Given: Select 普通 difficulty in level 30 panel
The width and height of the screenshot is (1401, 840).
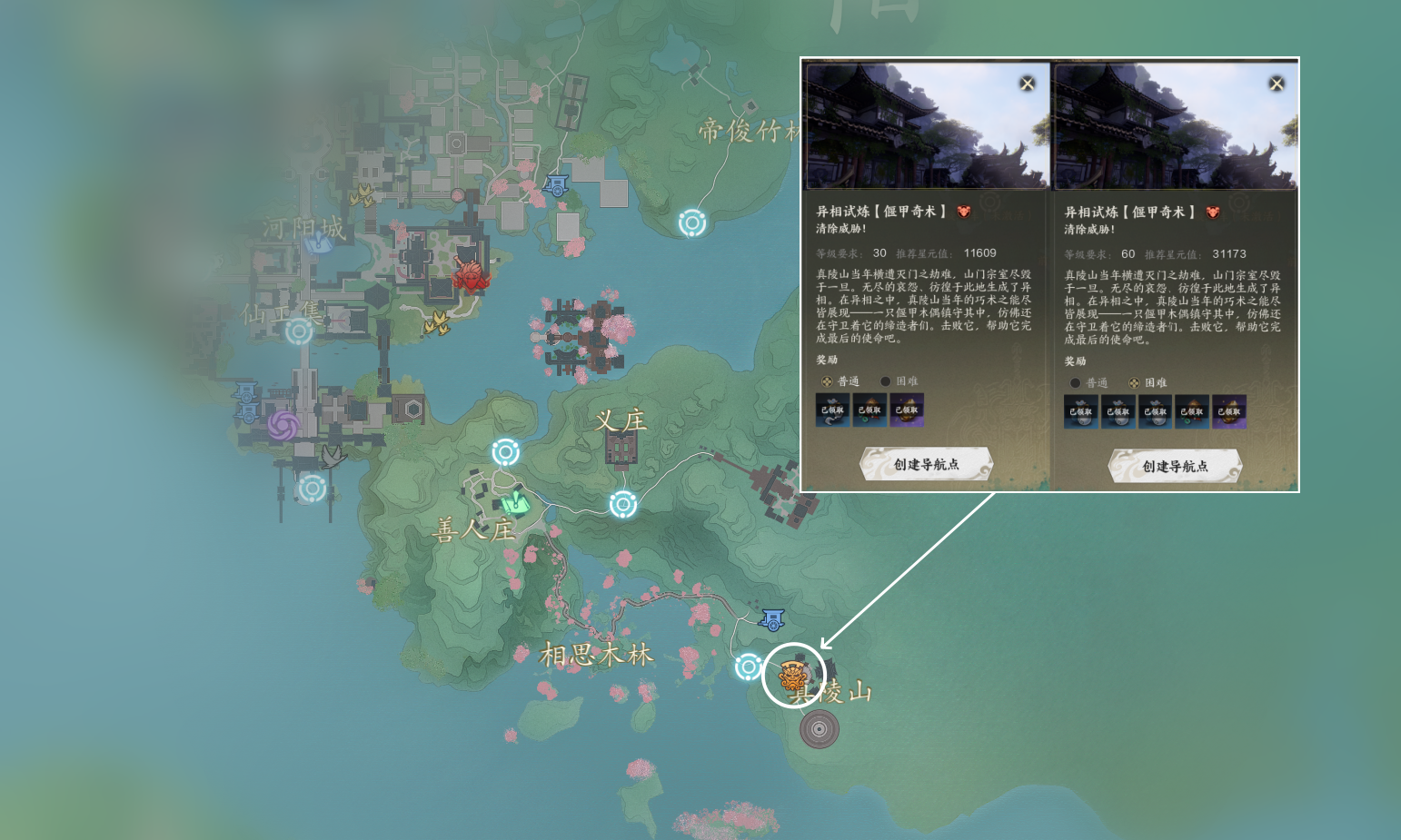Looking at the screenshot, I should (x=827, y=381).
